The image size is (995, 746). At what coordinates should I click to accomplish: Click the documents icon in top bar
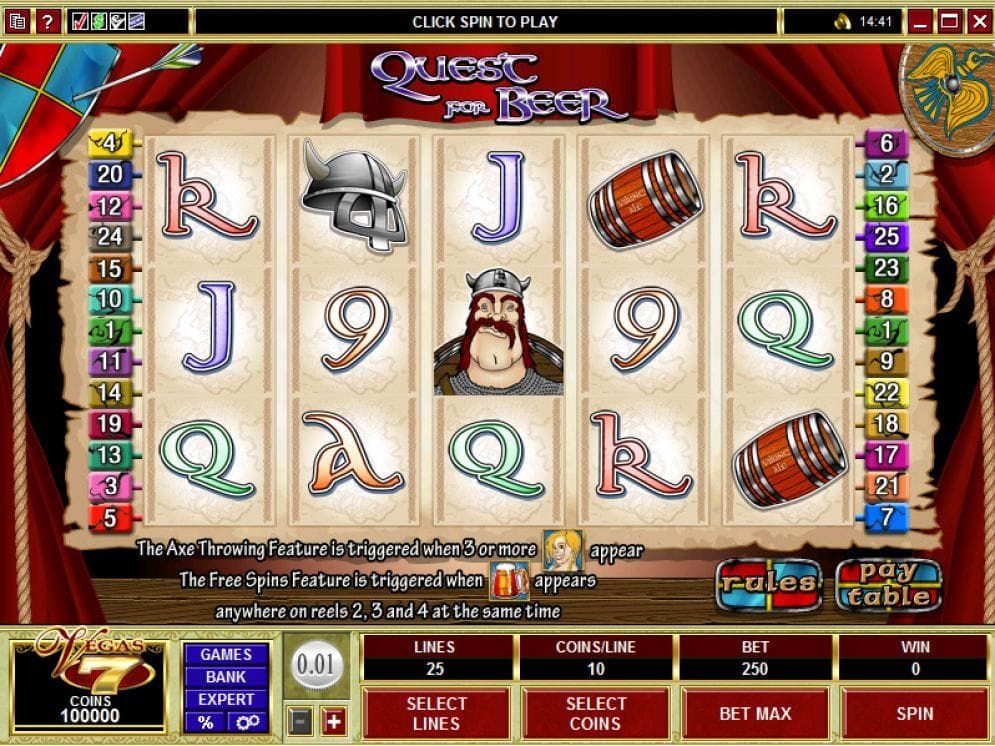[x=17, y=21]
